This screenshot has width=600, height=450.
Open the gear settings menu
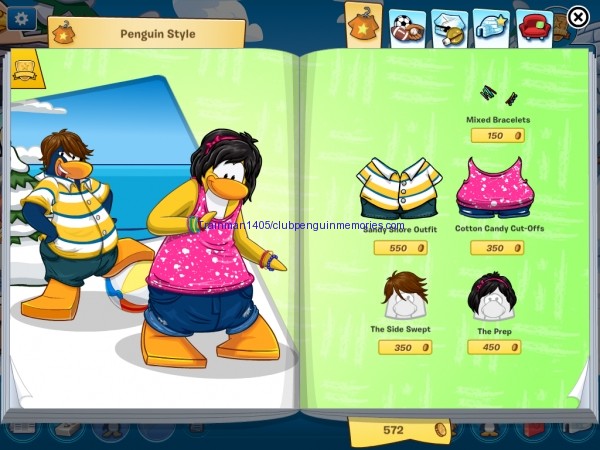tap(20, 18)
